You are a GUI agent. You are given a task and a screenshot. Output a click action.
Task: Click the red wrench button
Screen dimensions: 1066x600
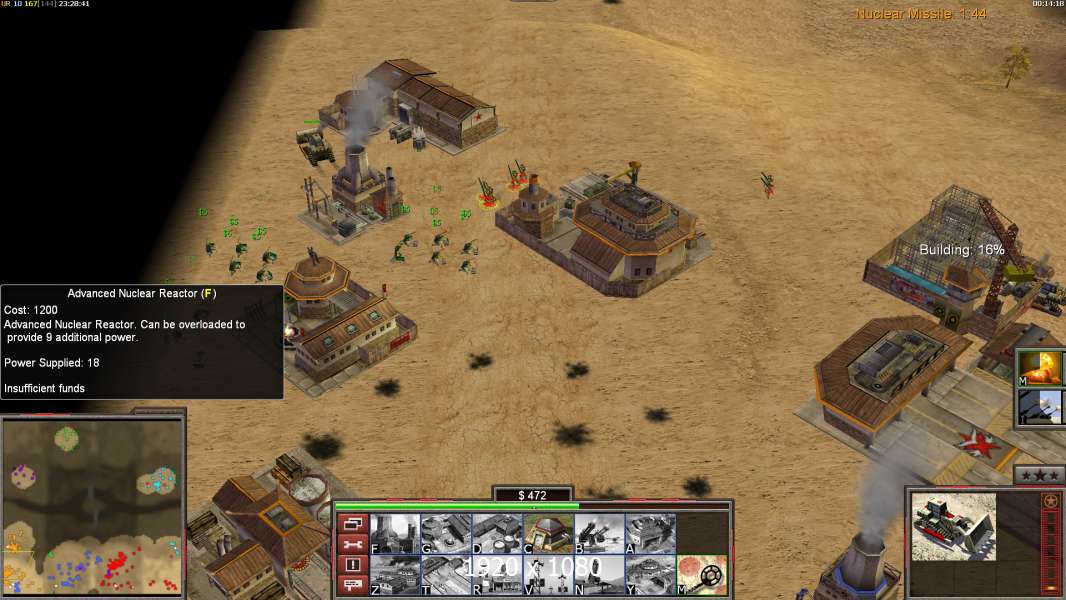tap(353, 544)
